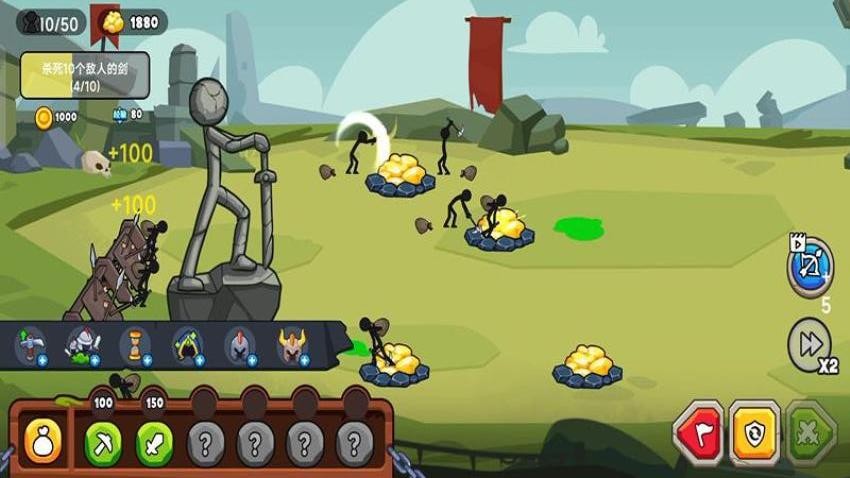Upgrade the armored knight icon
This screenshot has height=478, width=850.
[83, 345]
